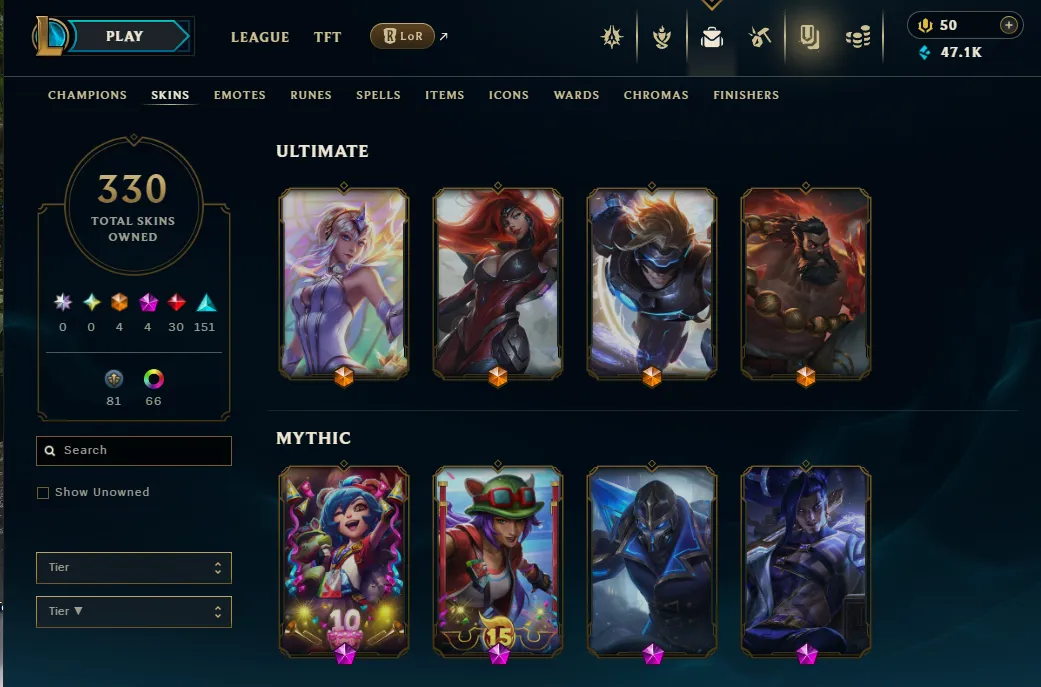
Task: Go to the Runes tab
Action: pyautogui.click(x=311, y=95)
